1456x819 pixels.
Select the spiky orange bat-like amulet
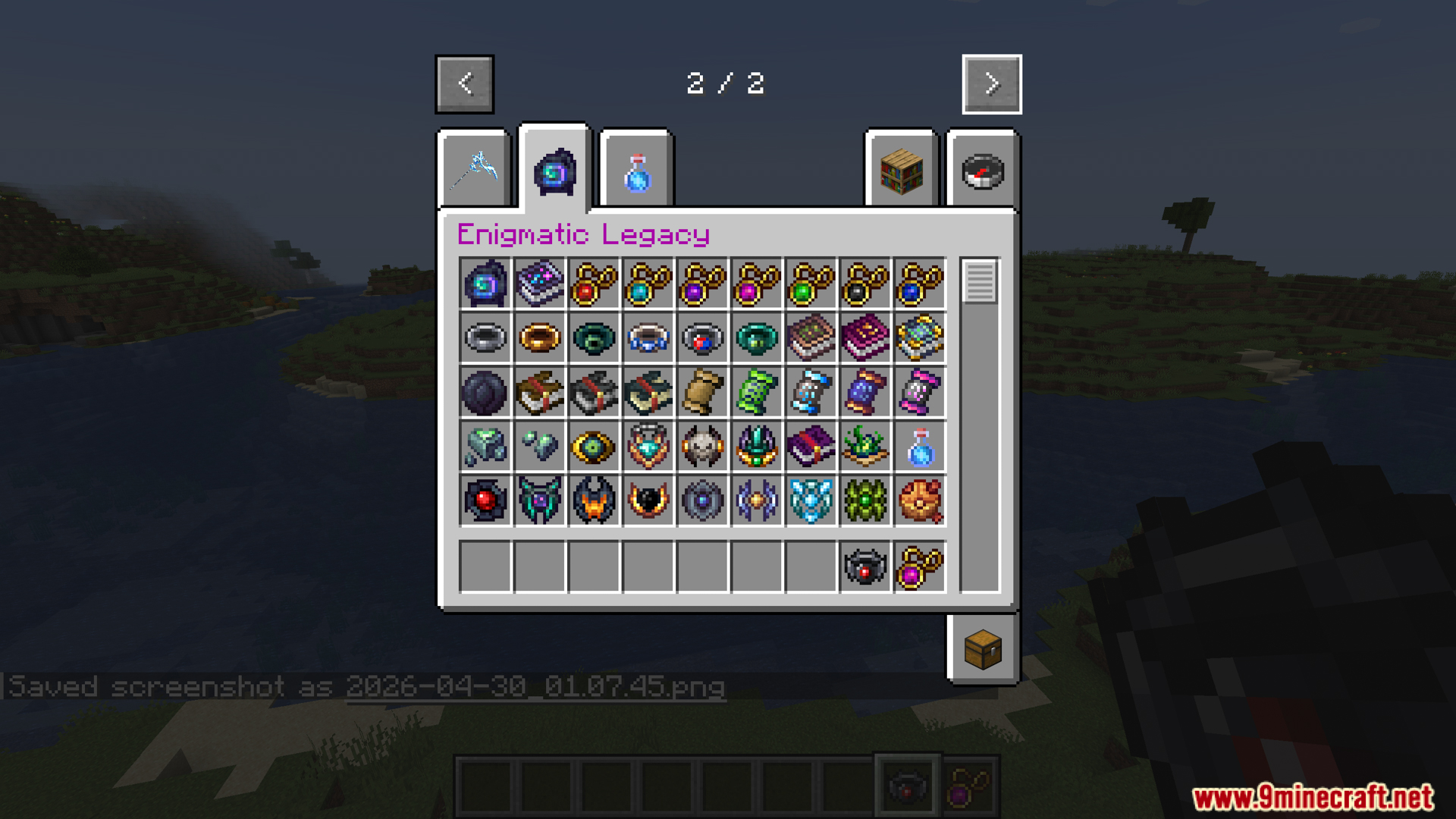point(593,500)
